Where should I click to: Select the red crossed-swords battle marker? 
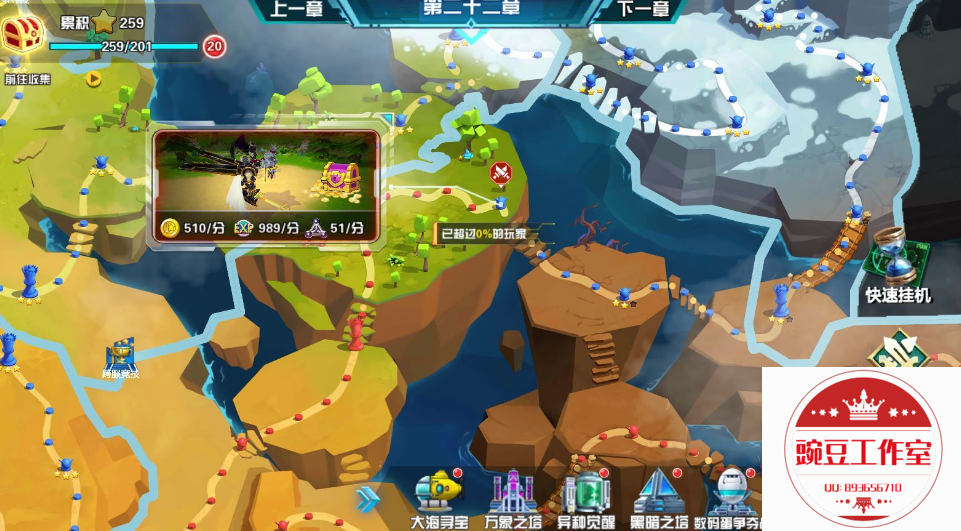coord(500,174)
